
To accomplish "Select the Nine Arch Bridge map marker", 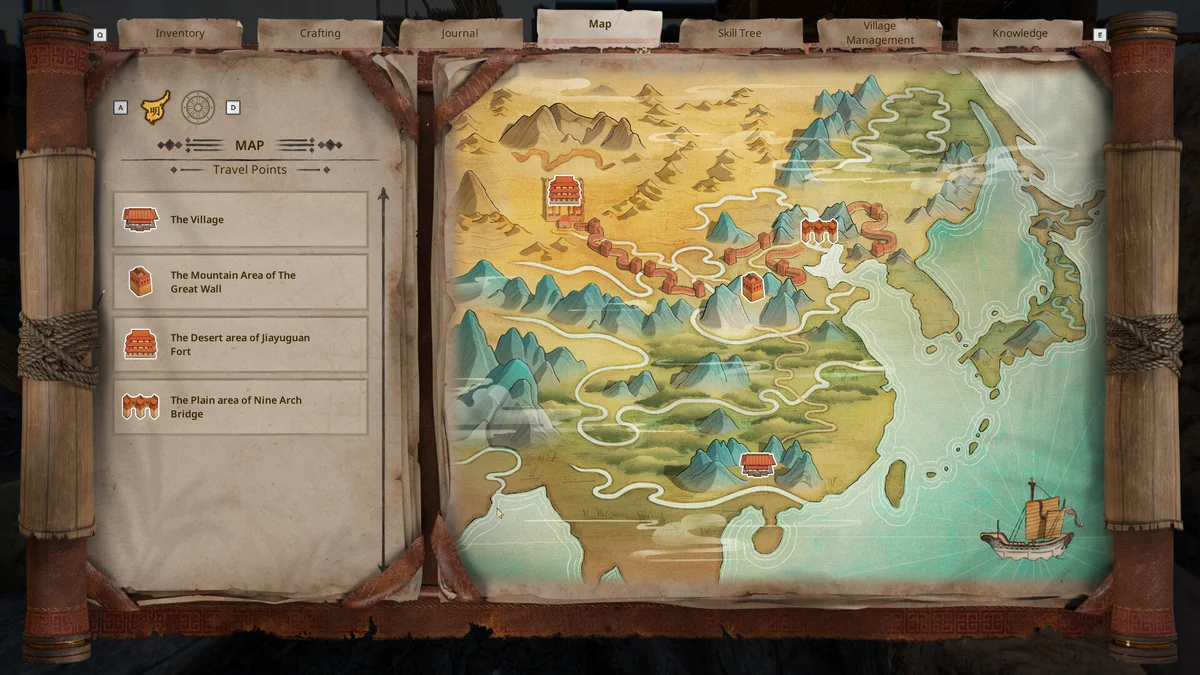I will (x=818, y=231).
